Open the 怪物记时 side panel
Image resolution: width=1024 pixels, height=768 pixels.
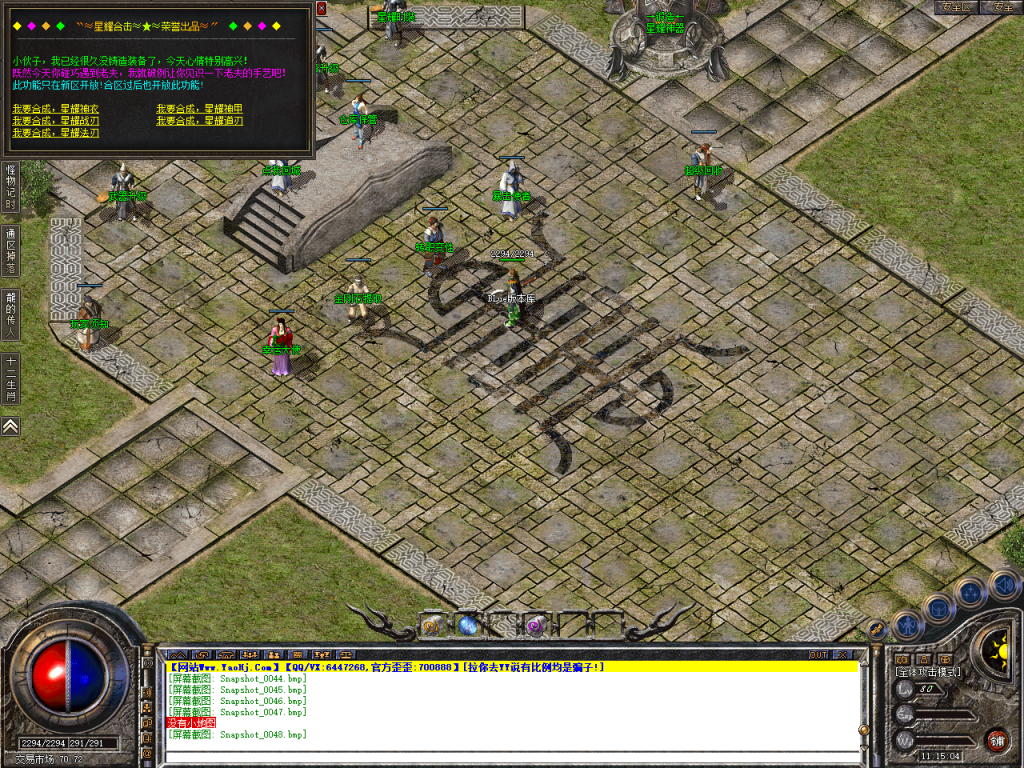(10, 186)
